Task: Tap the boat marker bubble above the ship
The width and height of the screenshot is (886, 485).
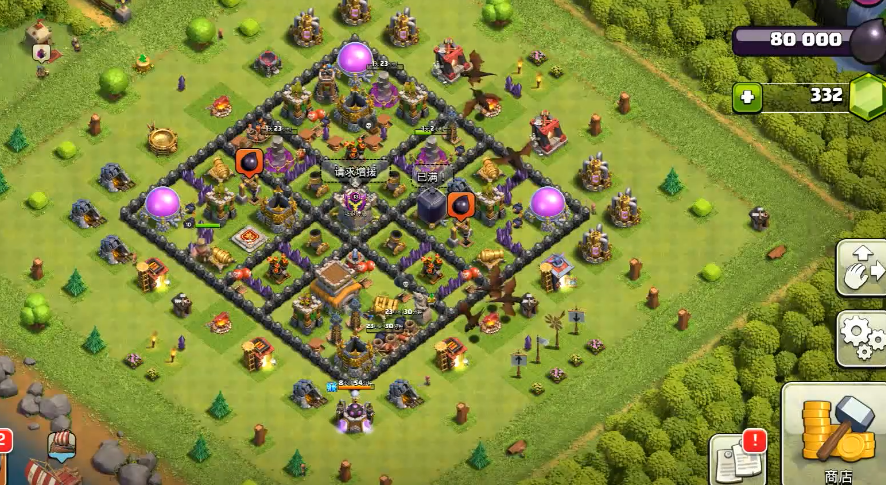Action: coord(61,446)
